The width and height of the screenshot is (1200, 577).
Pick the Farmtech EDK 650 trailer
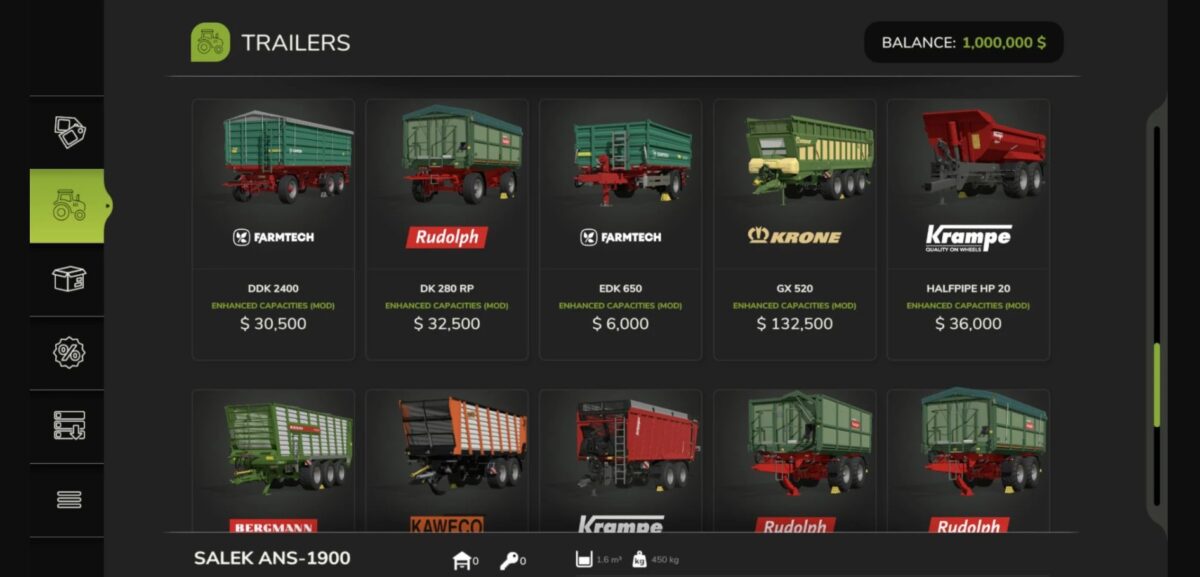click(620, 229)
